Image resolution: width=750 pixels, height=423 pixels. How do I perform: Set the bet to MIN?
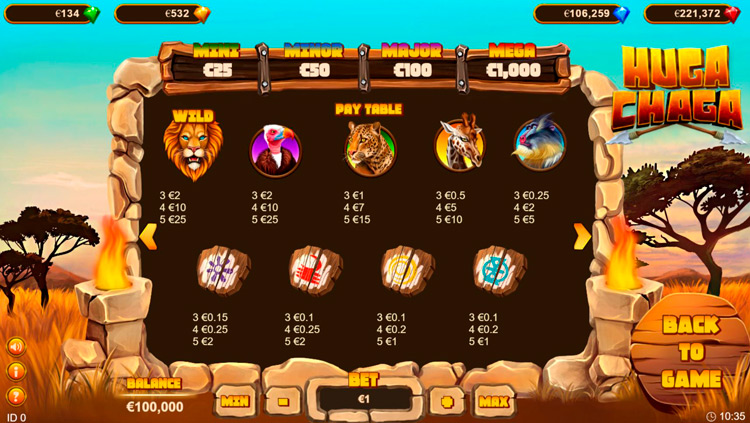pos(235,400)
